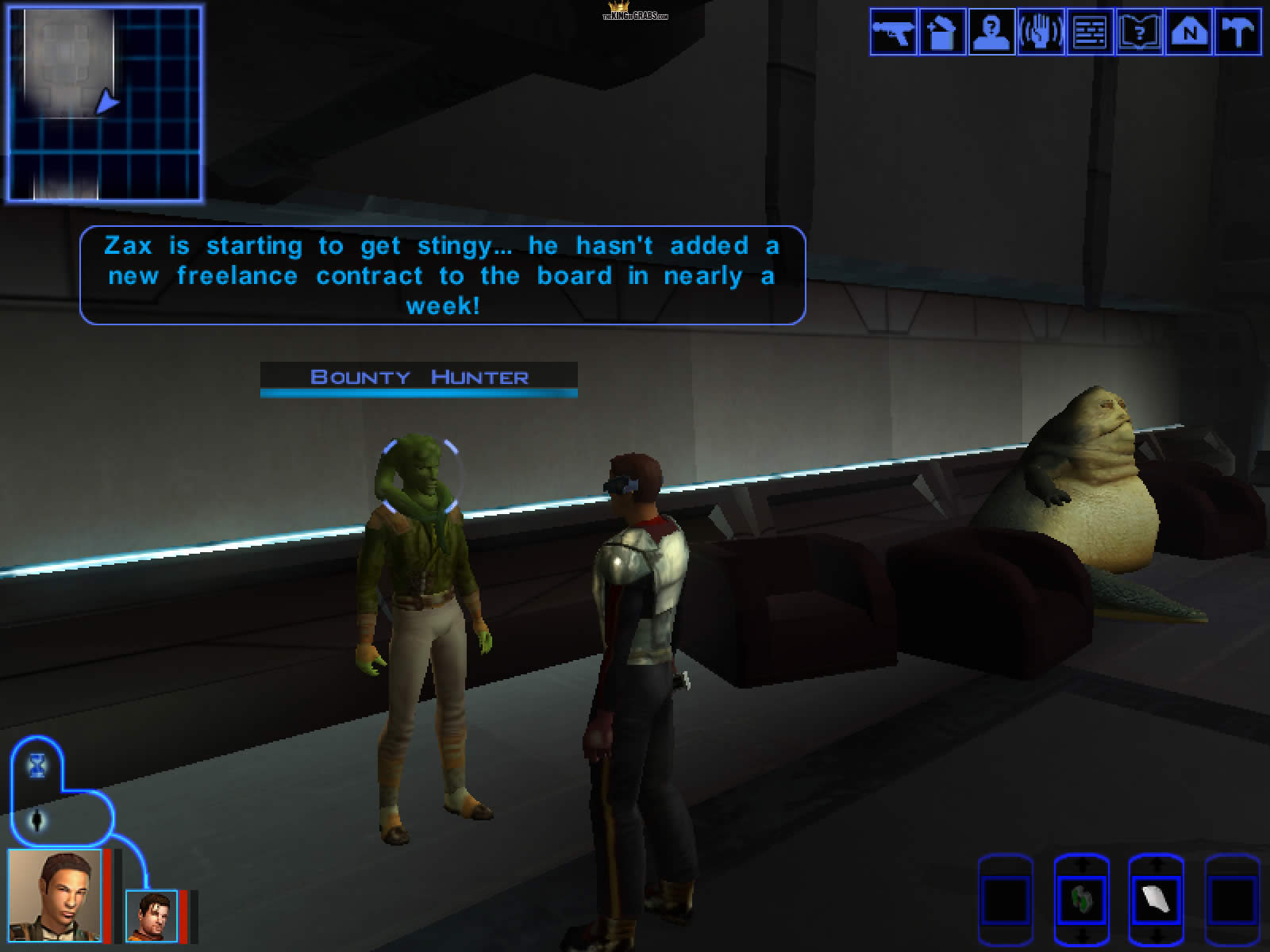Use the green medpac item slot

coord(1080,900)
